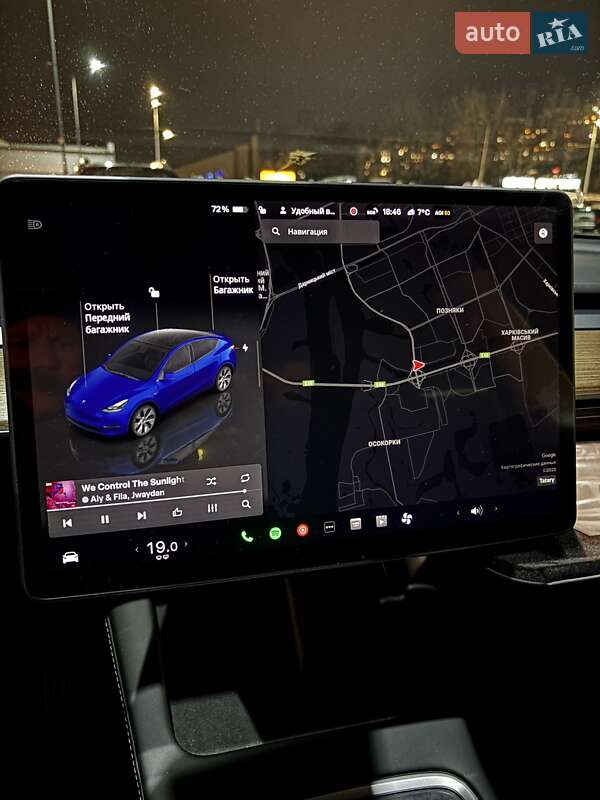The height and width of the screenshot is (800, 600).
Task: Open the driver profile dropdown
Action: (308, 212)
